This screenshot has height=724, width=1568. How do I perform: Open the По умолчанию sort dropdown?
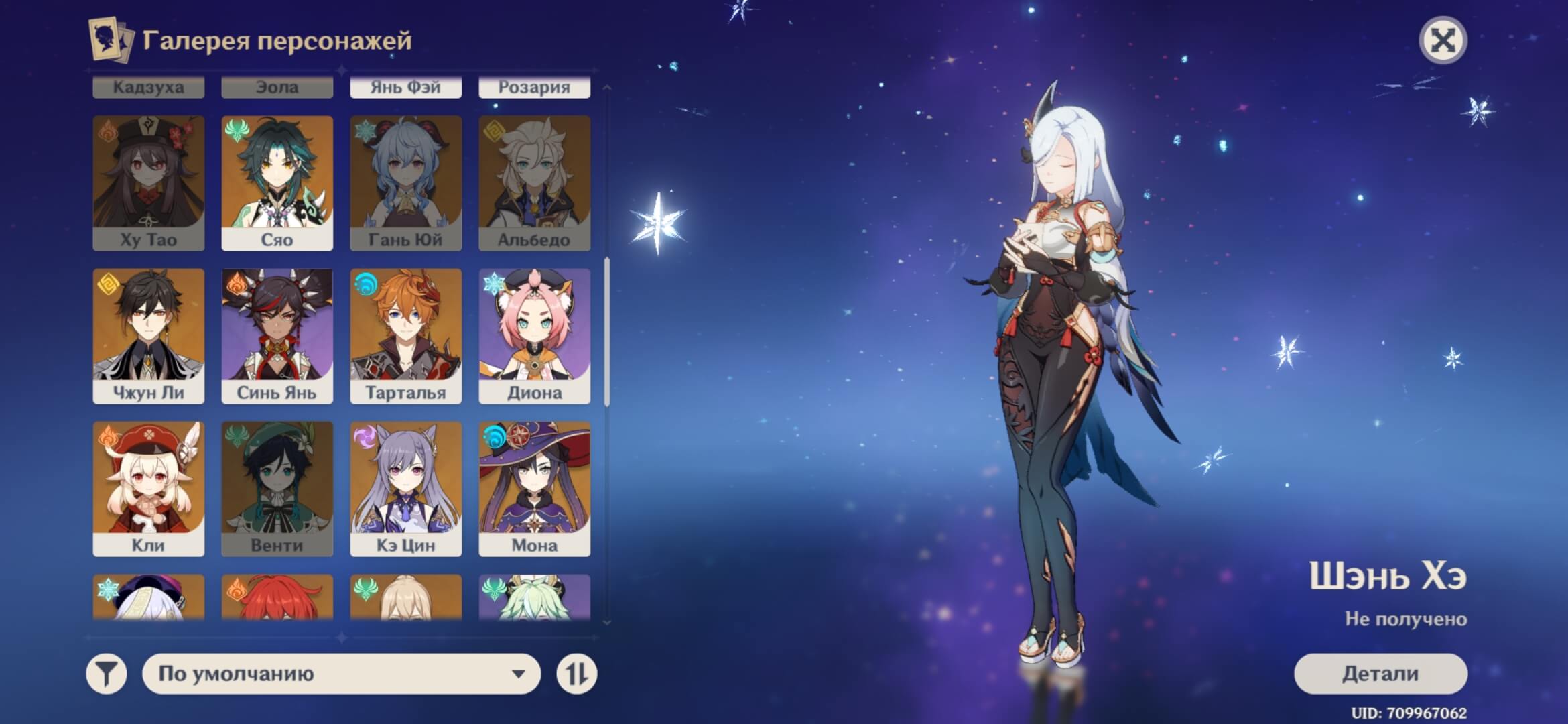point(341,674)
